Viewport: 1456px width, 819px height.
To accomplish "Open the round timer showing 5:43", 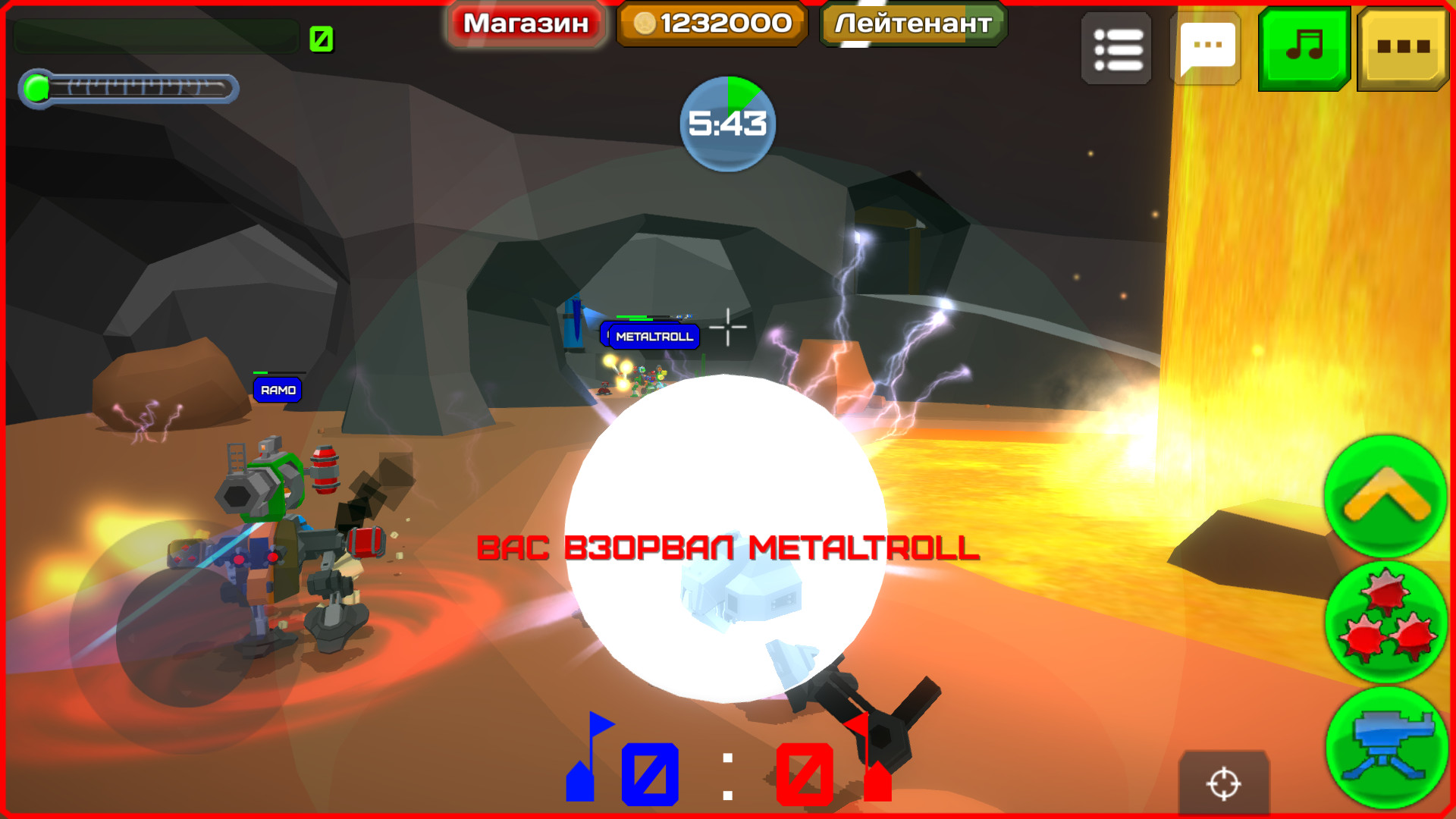I will tap(729, 121).
